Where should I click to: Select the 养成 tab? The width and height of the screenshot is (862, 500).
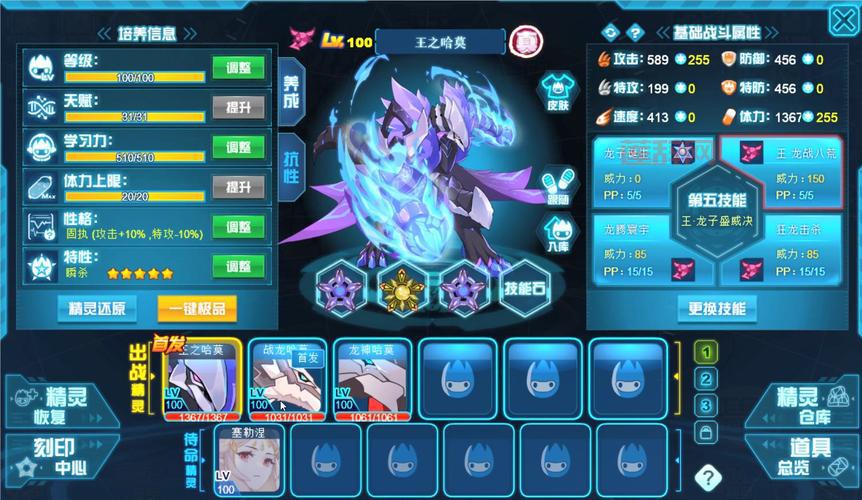[291, 90]
